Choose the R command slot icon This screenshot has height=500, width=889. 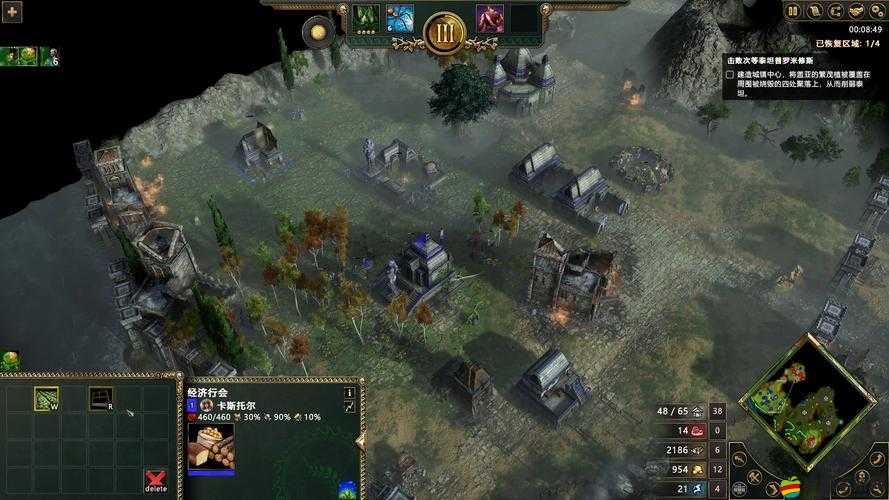[100, 399]
